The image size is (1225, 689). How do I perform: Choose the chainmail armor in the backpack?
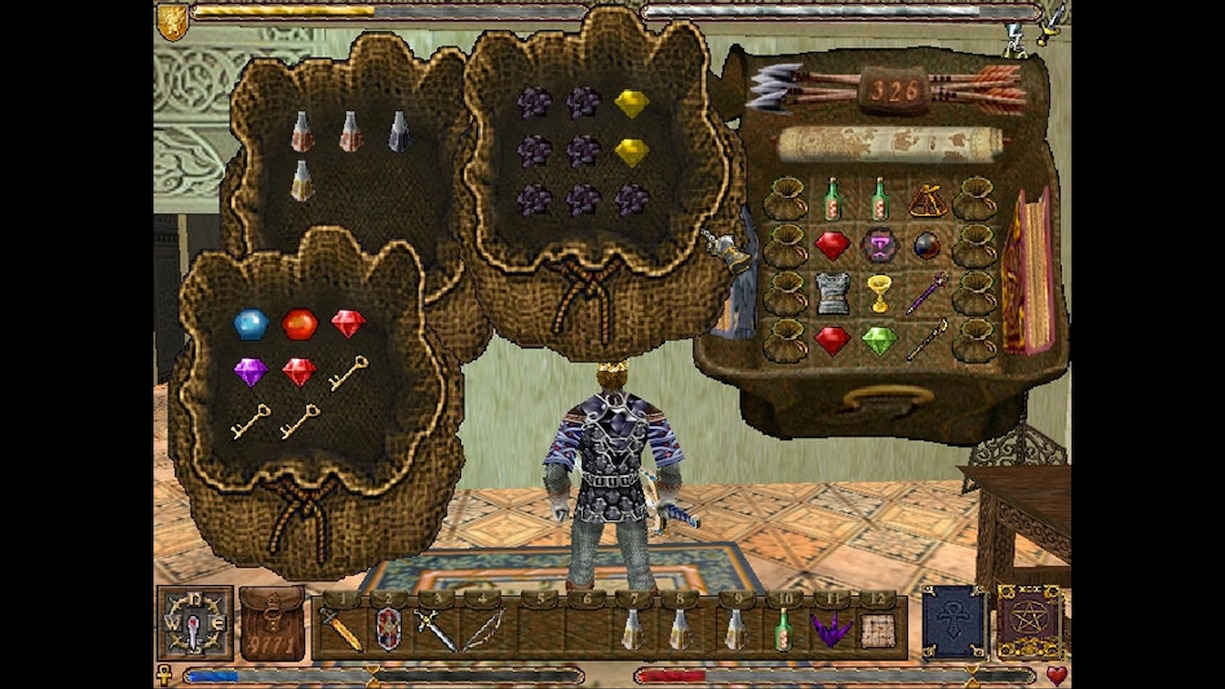pos(832,293)
